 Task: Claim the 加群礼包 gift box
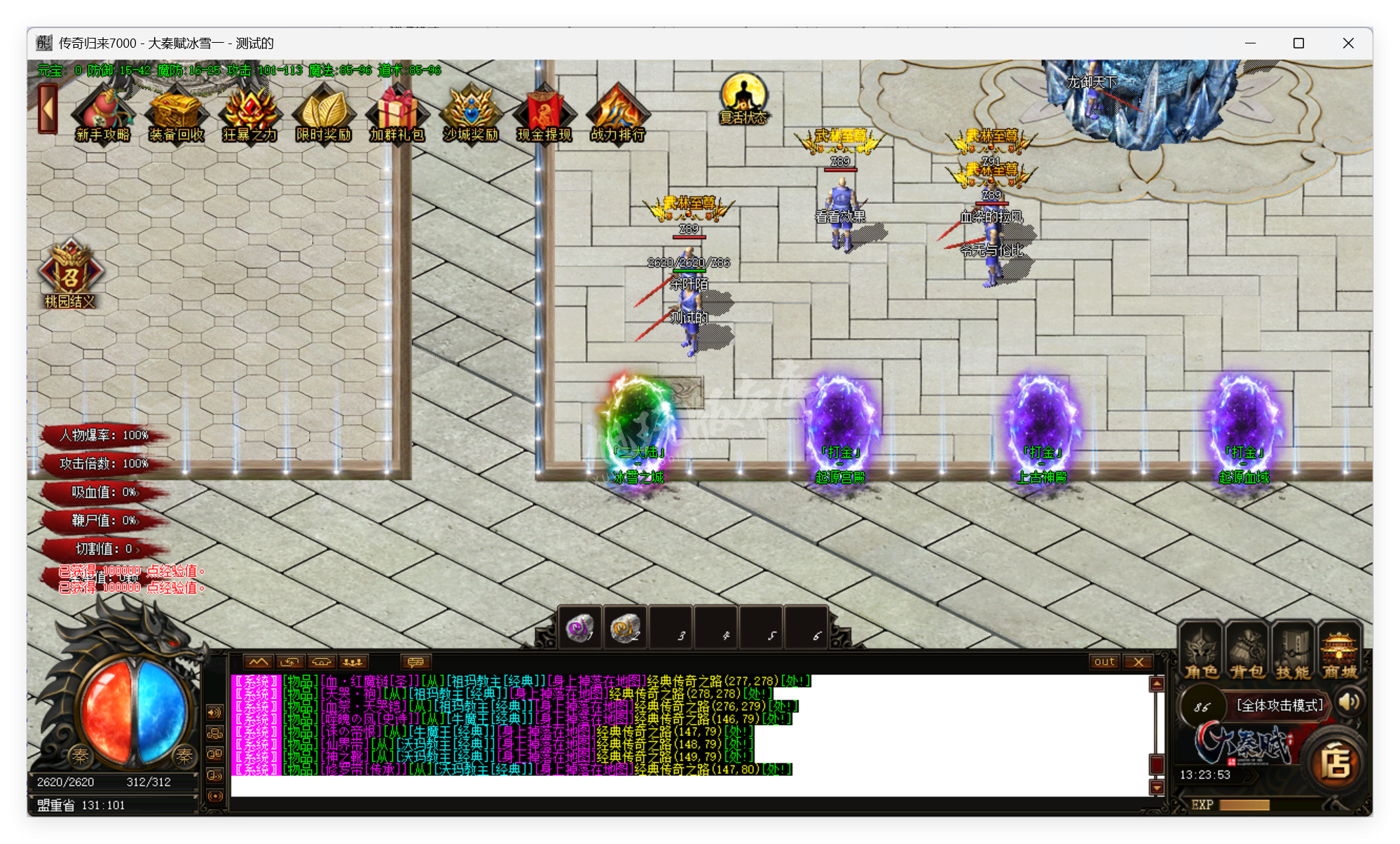click(x=397, y=112)
